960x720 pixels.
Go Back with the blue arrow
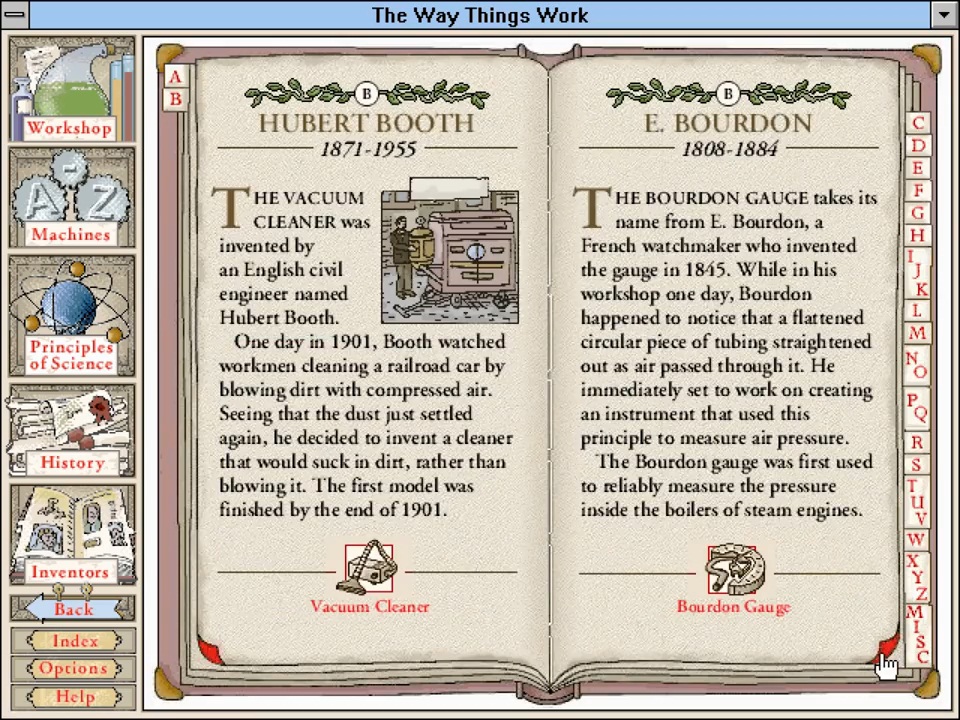(x=72, y=608)
